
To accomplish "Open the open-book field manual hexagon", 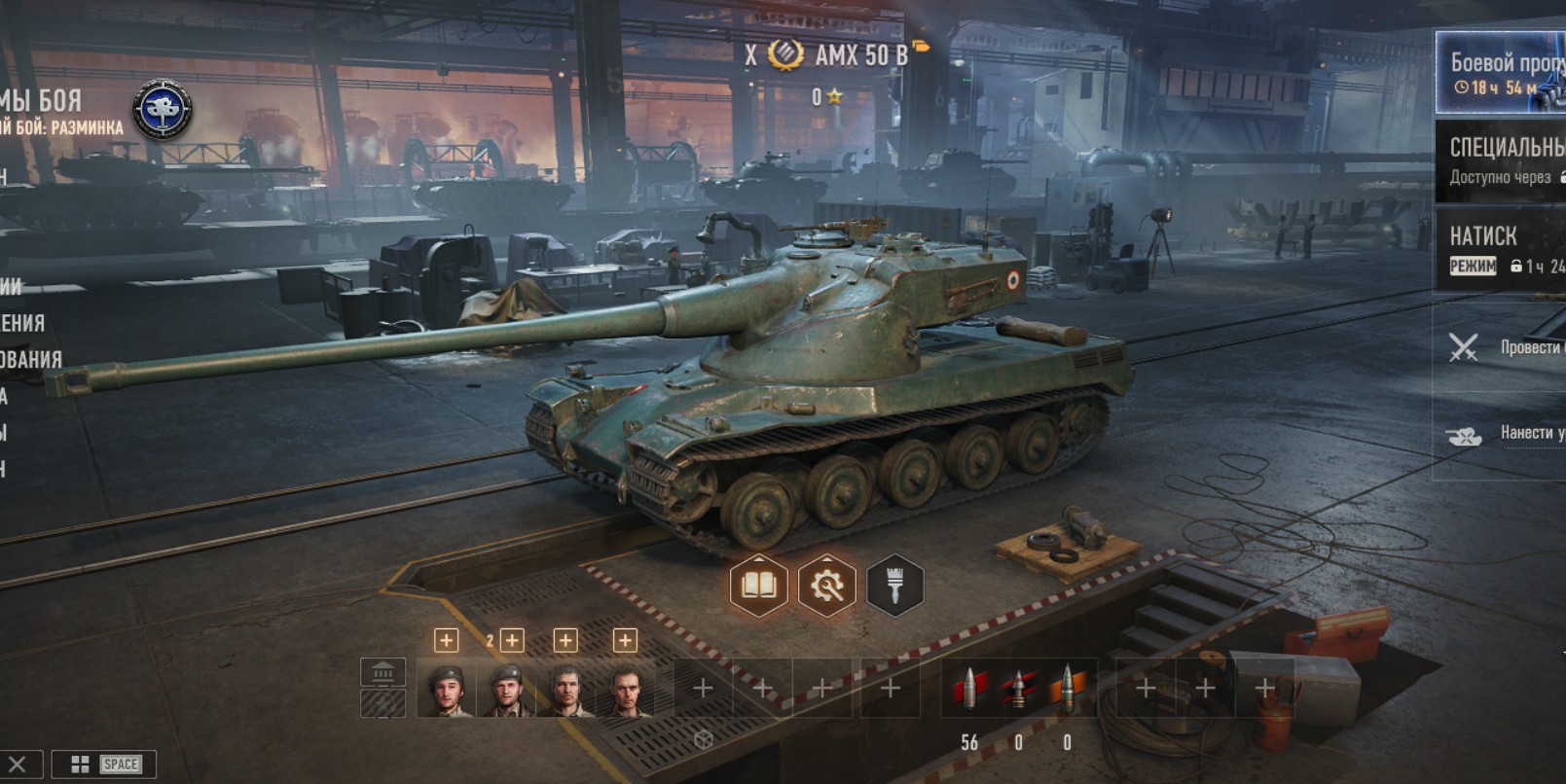I will [758, 585].
